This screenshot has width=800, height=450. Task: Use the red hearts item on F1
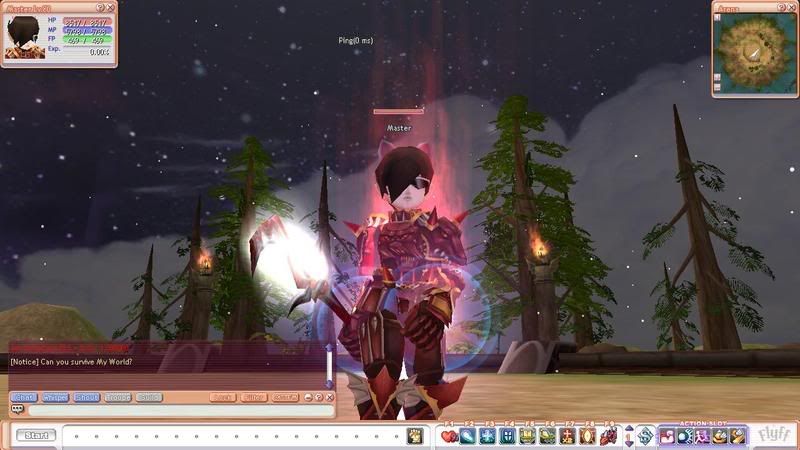click(x=449, y=436)
